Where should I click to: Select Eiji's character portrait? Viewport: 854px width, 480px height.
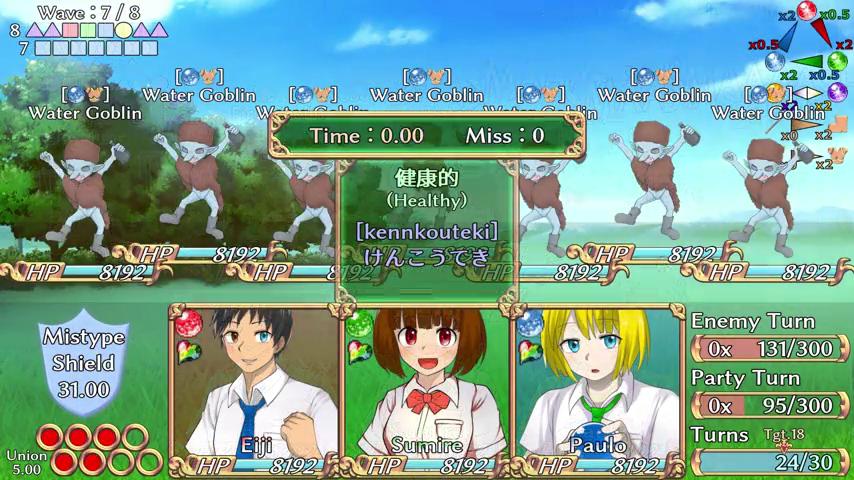tap(256, 385)
